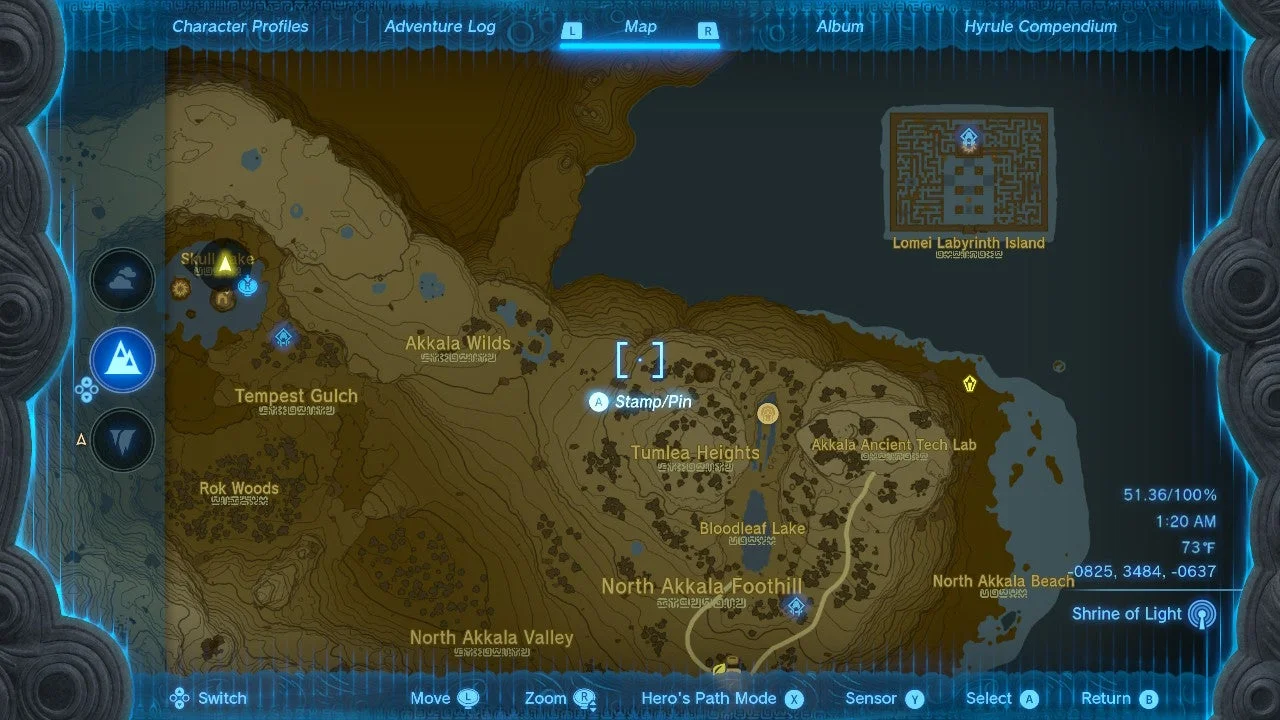Click the Travel Medallion icon at Tumlea Heights
This screenshot has width=1280, height=720.
[x=768, y=412]
